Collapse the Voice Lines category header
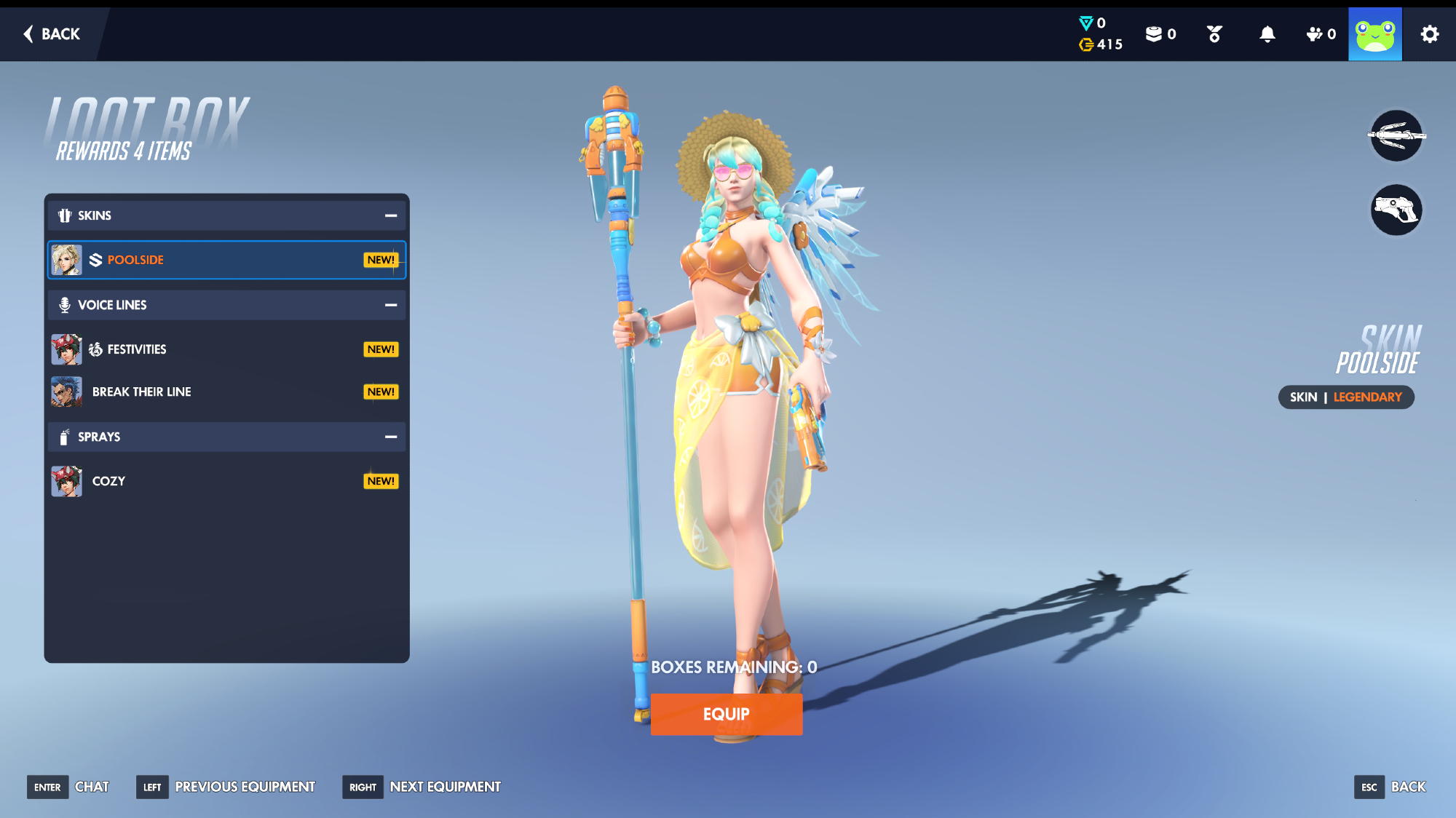 [x=391, y=305]
